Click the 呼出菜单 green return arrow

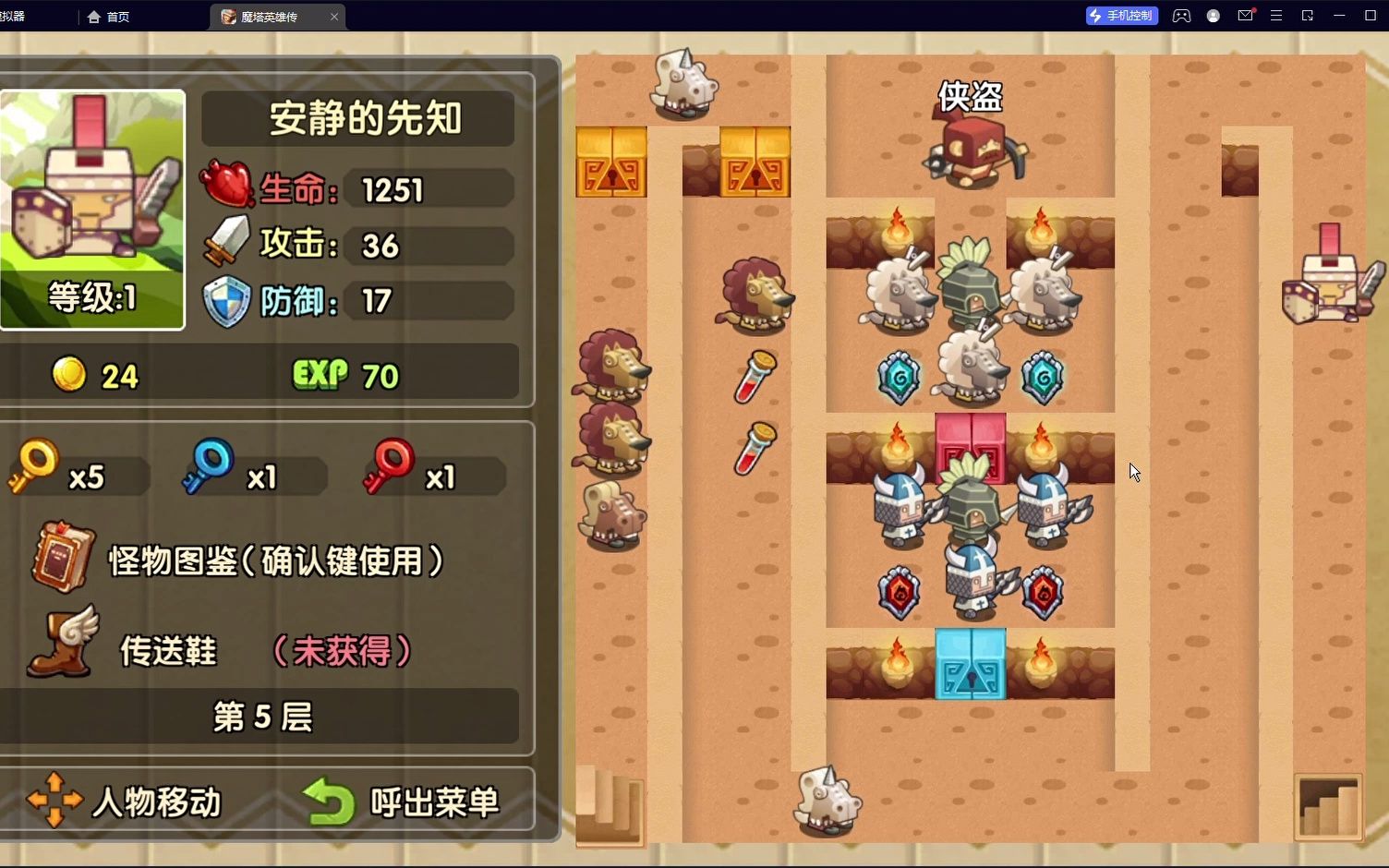(x=328, y=801)
